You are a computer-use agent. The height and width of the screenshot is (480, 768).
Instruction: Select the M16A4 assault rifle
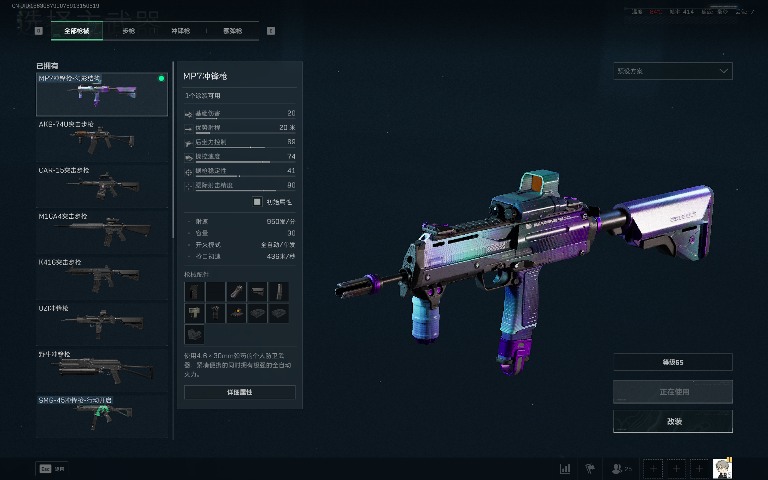[x=102, y=231]
